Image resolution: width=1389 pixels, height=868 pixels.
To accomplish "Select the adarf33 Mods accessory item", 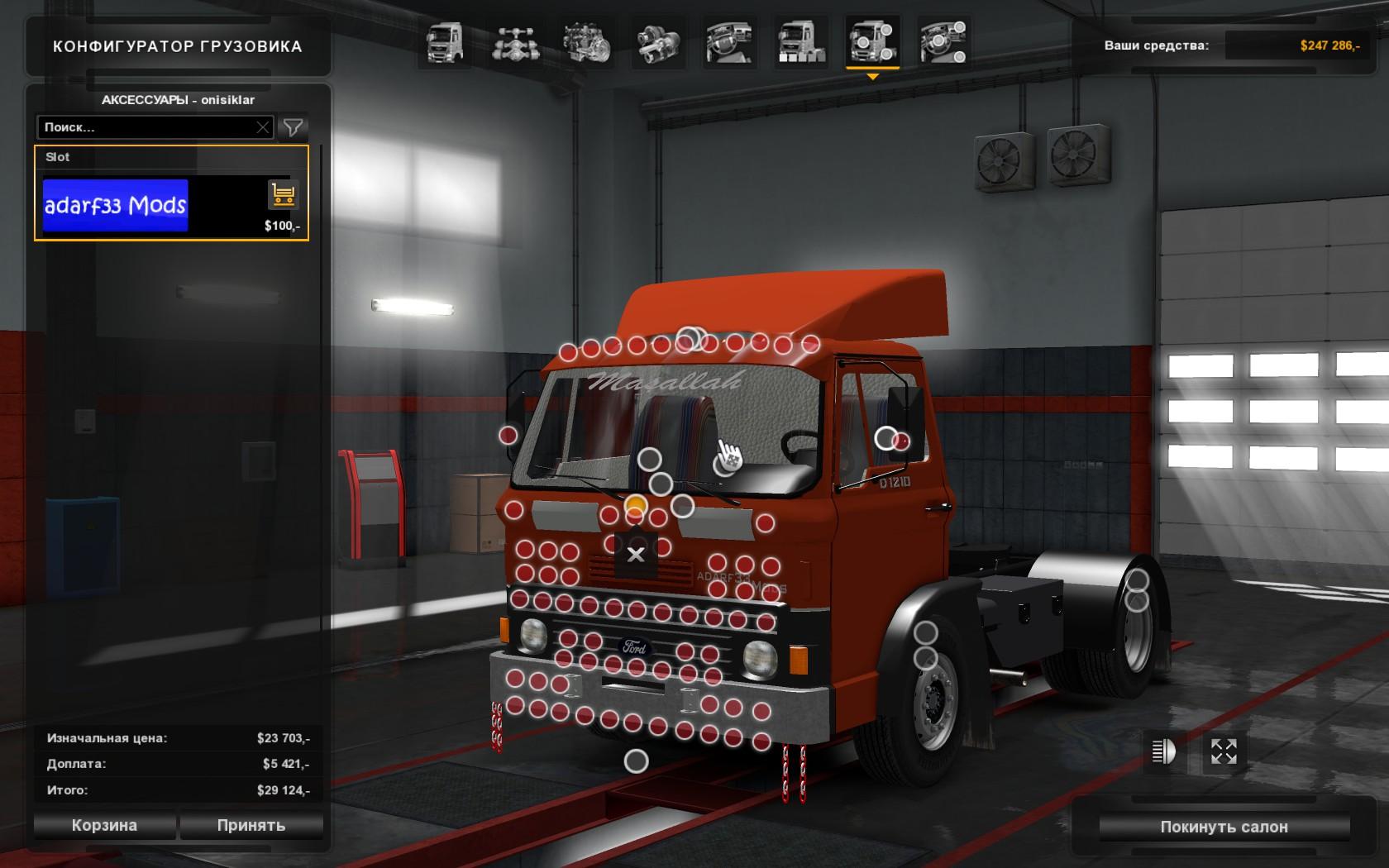I will pos(116,205).
